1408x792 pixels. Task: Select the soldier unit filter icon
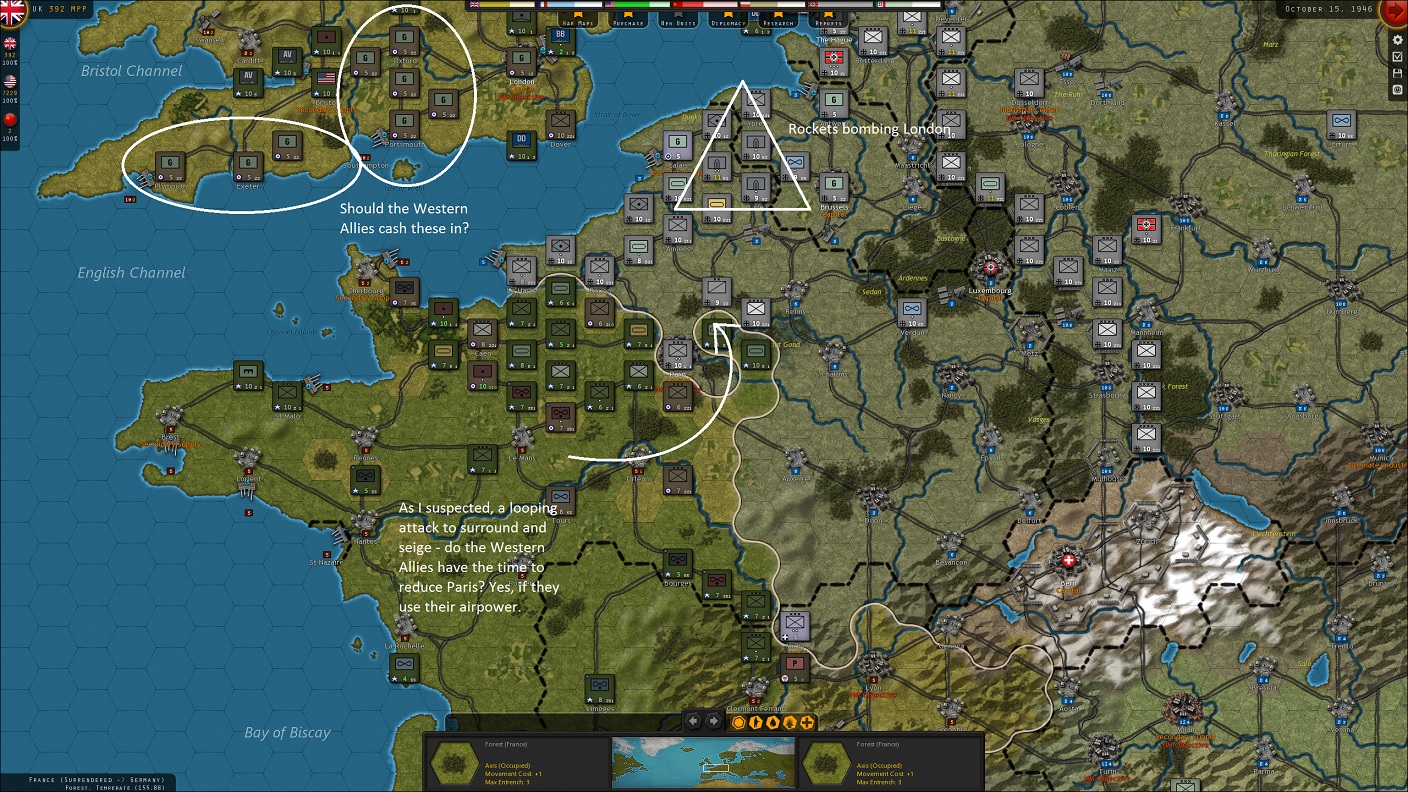tap(755, 722)
